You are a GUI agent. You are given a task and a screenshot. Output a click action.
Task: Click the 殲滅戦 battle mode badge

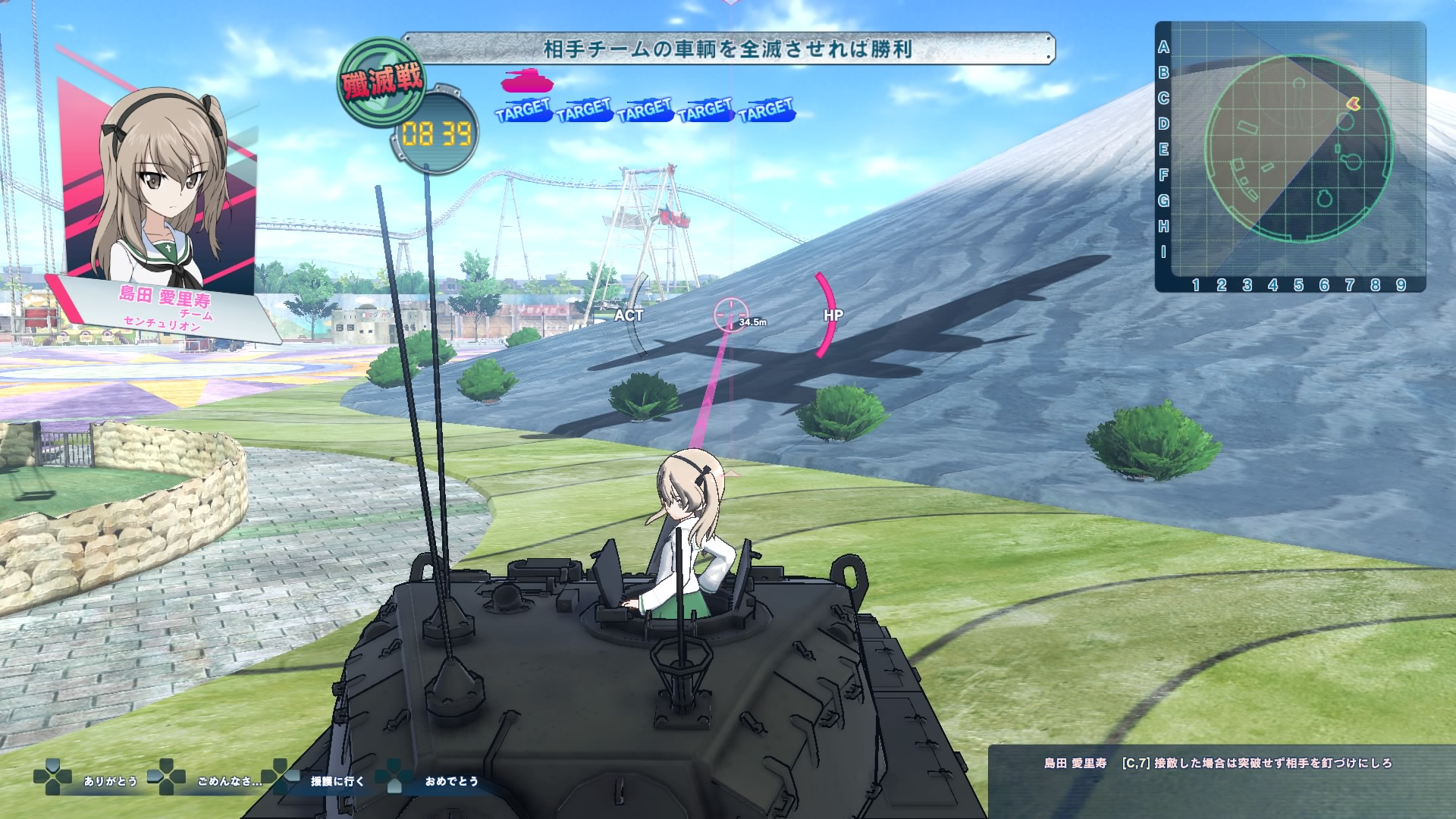381,83
